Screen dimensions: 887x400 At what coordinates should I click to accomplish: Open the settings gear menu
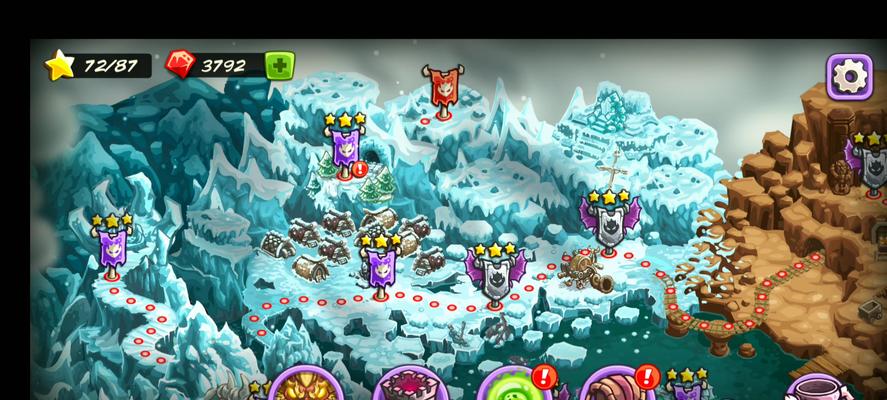849,76
